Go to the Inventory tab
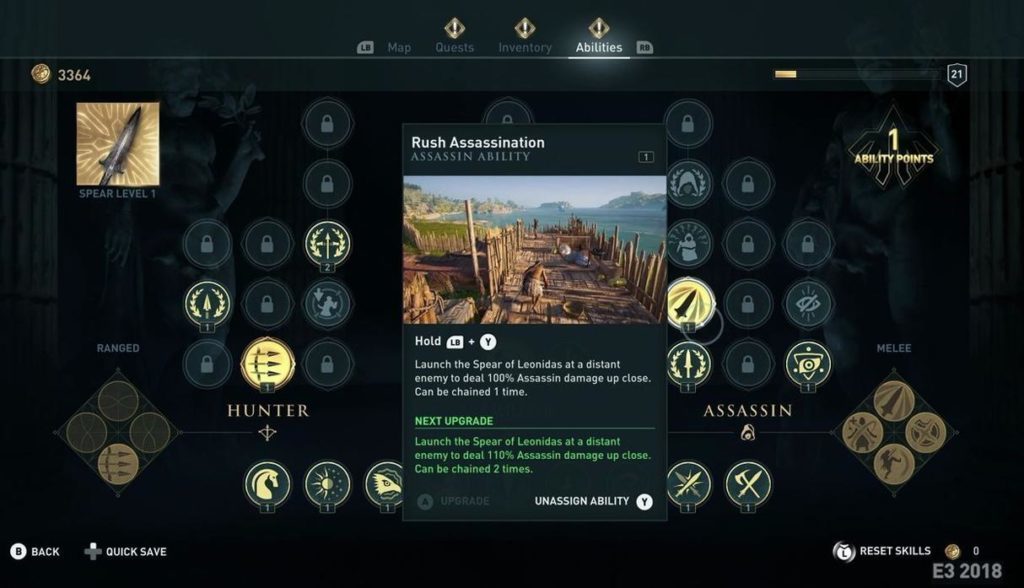 click(x=525, y=47)
